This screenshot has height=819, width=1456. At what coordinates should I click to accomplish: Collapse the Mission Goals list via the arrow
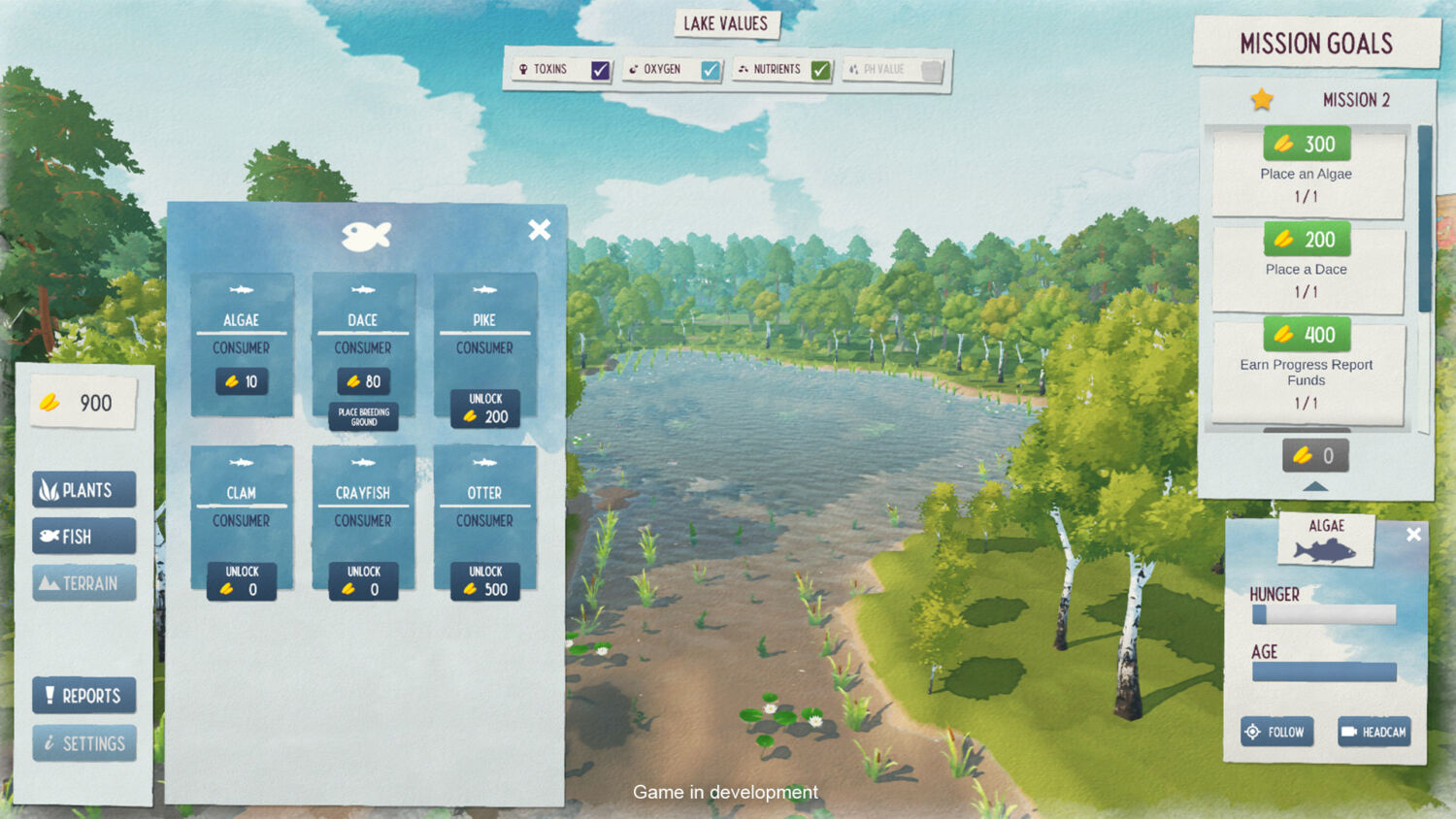click(1314, 484)
